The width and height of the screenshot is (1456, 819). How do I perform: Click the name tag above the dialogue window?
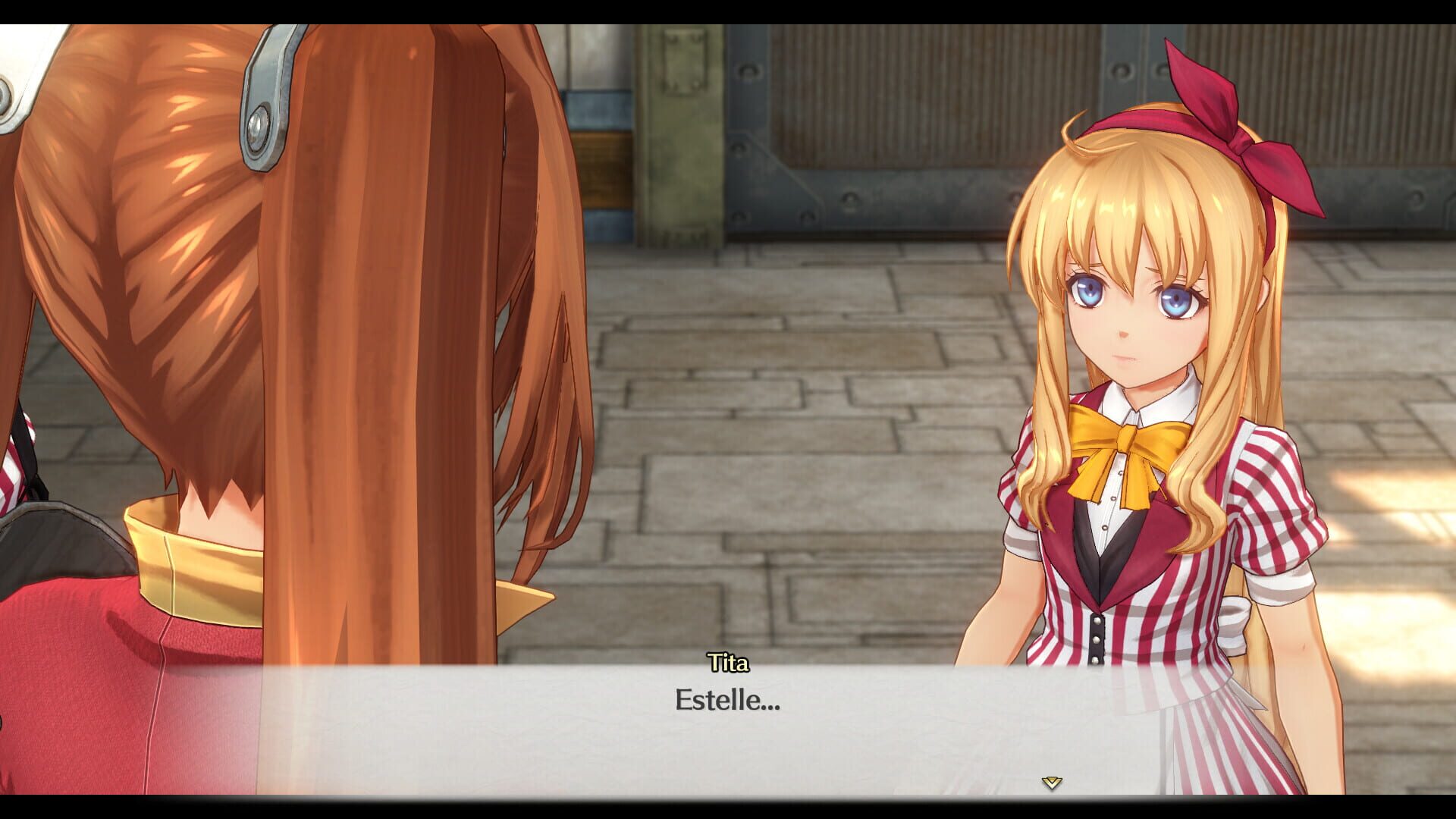click(x=726, y=666)
